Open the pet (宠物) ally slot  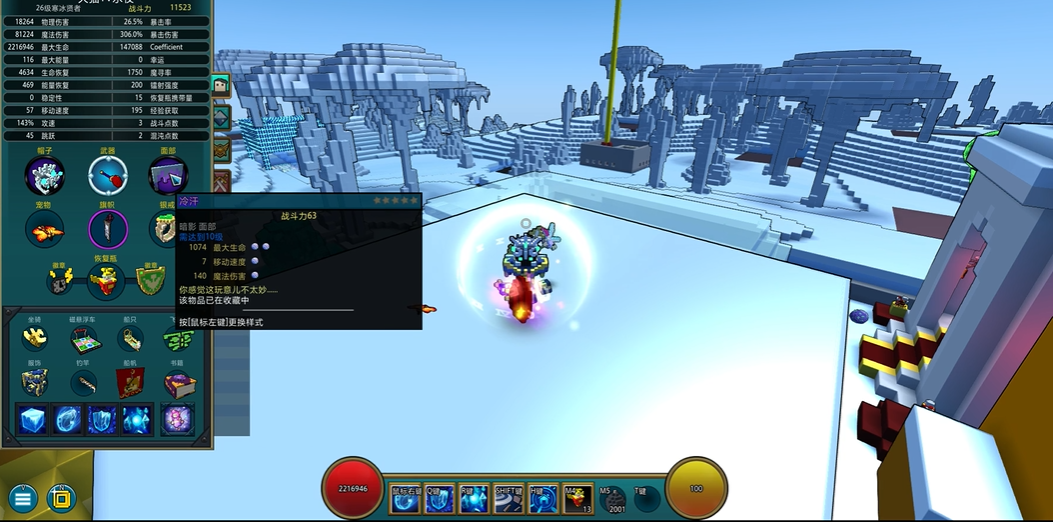pyautogui.click(x=44, y=230)
